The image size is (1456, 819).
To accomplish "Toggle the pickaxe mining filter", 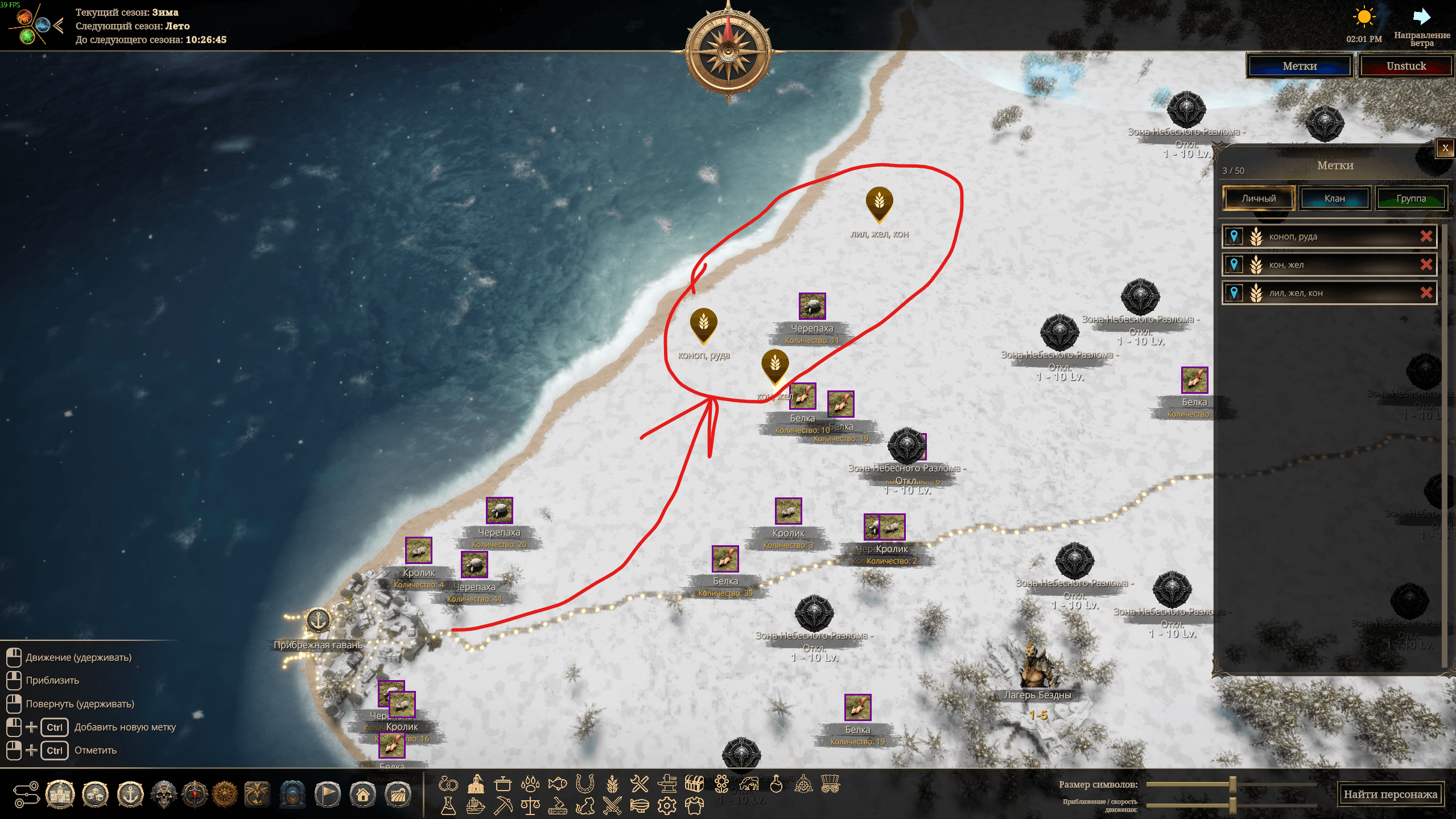I will [x=503, y=806].
